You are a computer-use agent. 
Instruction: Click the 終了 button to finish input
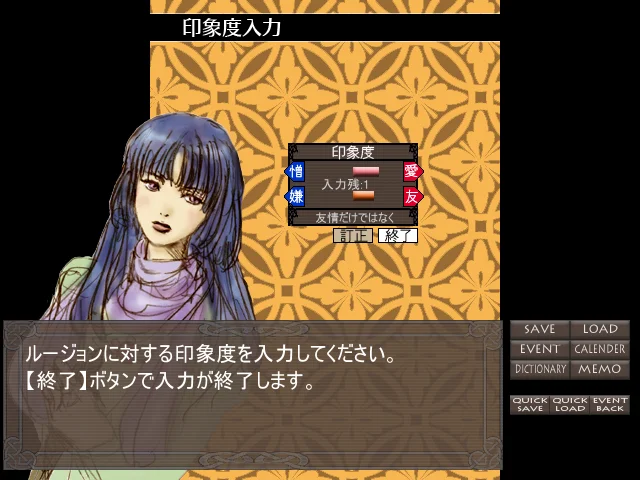pyautogui.click(x=397, y=236)
